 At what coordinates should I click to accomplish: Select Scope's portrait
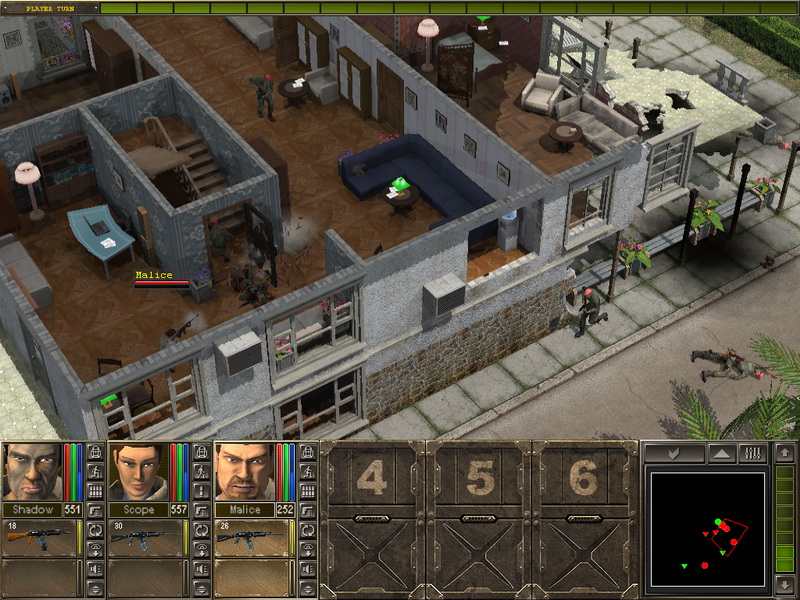(137, 471)
